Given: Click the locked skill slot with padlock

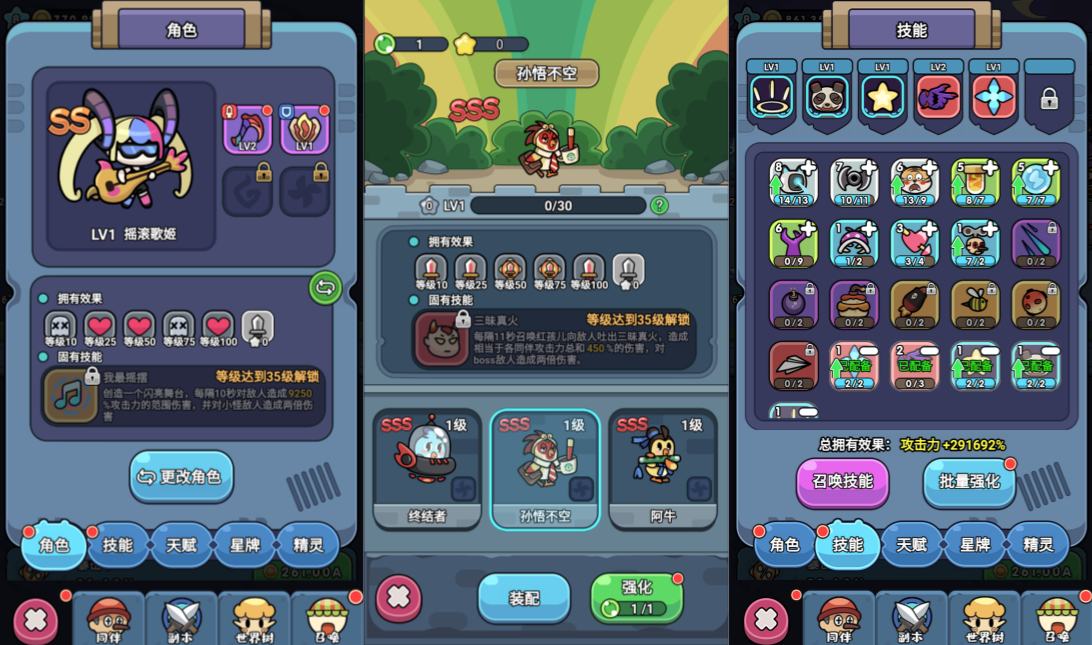Looking at the screenshot, I should click(1049, 98).
